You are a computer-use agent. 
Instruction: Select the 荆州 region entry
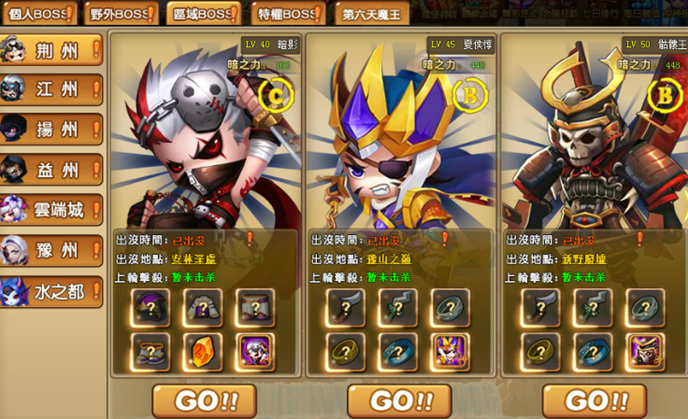(x=52, y=49)
